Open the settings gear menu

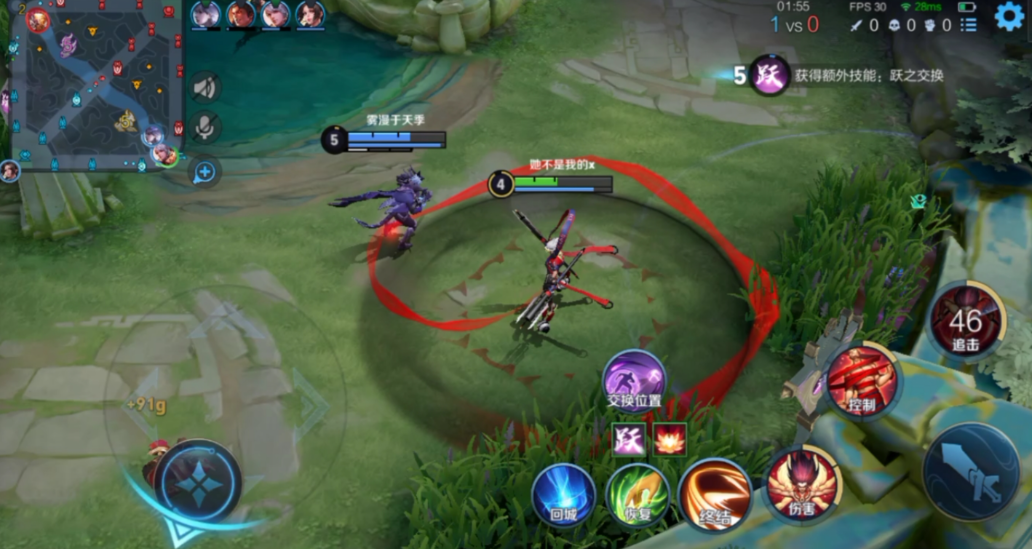tap(1010, 16)
